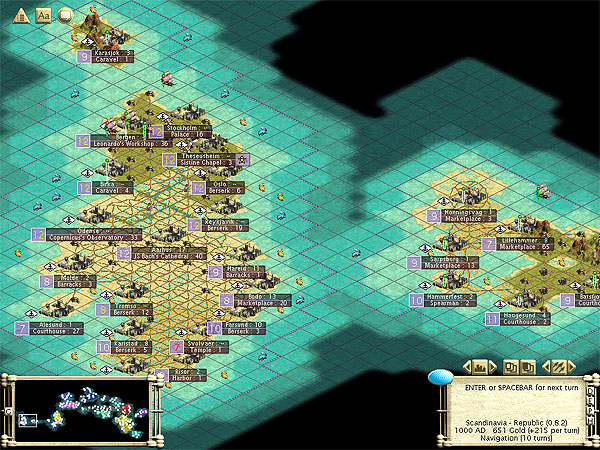The height and width of the screenshot is (450, 600).
Task: Click the city skyline icon button
Action: (480, 366)
